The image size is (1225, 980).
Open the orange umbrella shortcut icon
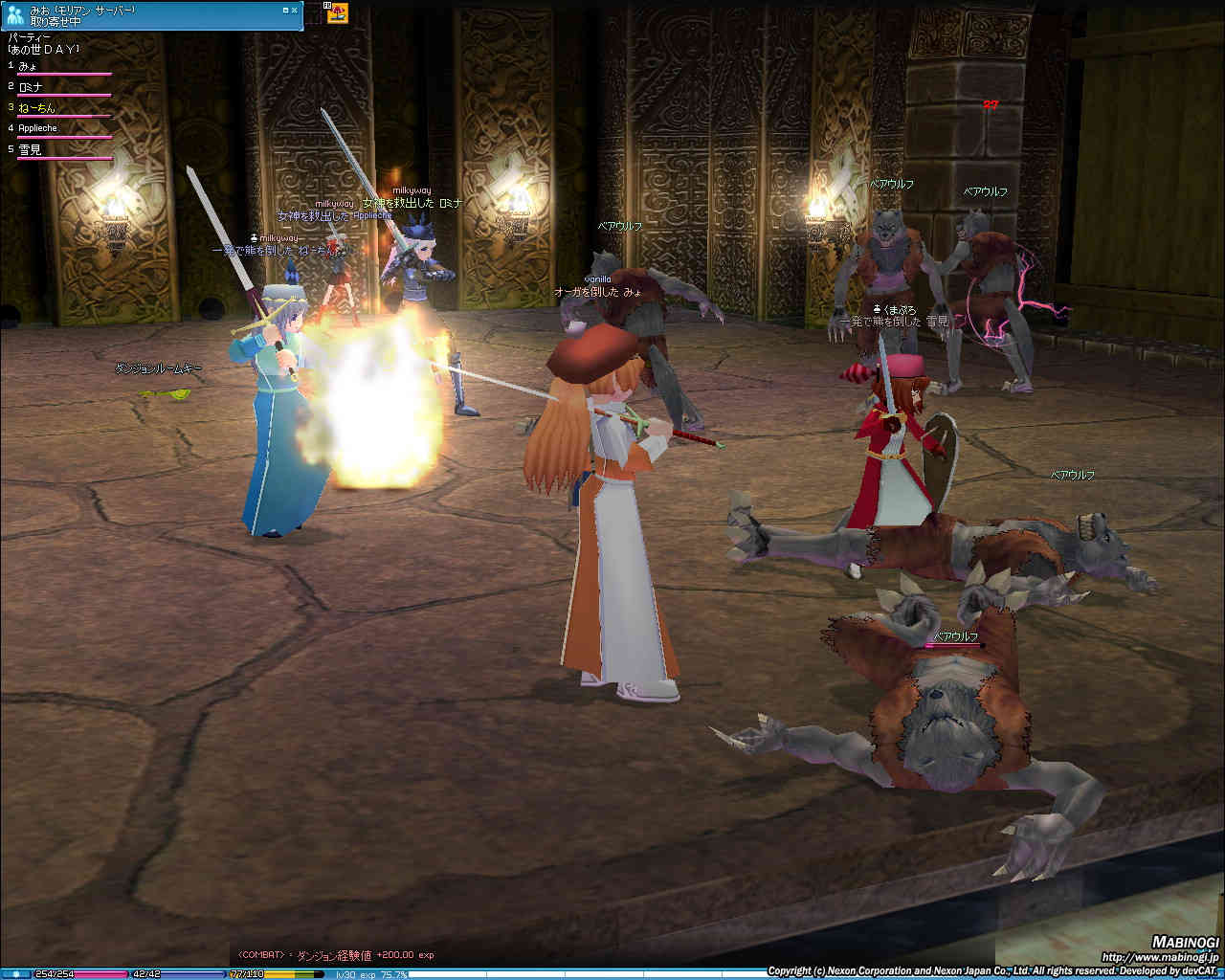[x=337, y=12]
